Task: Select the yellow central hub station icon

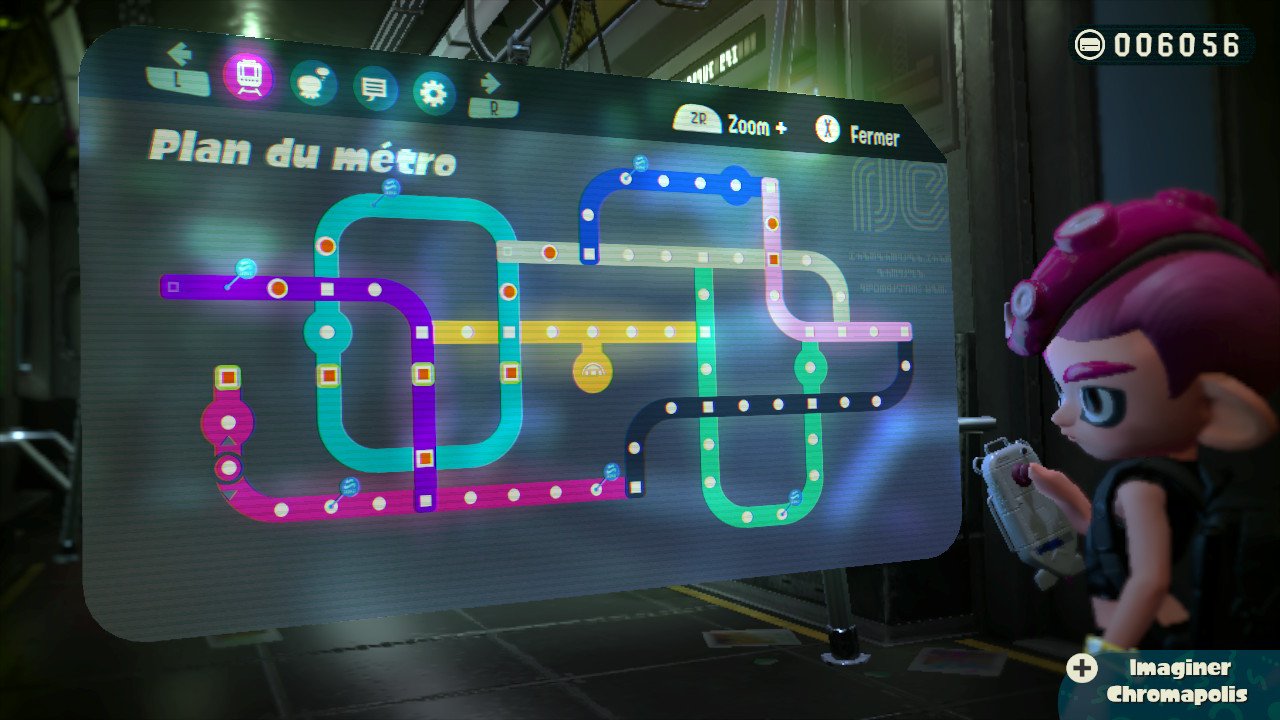Action: [592, 372]
